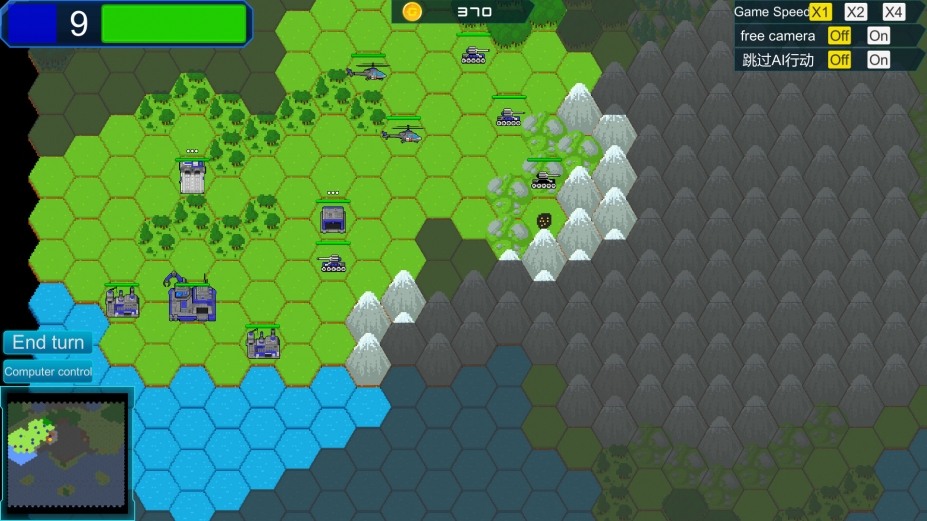Set game speed to X4
The width and height of the screenshot is (927, 521).
(893, 12)
